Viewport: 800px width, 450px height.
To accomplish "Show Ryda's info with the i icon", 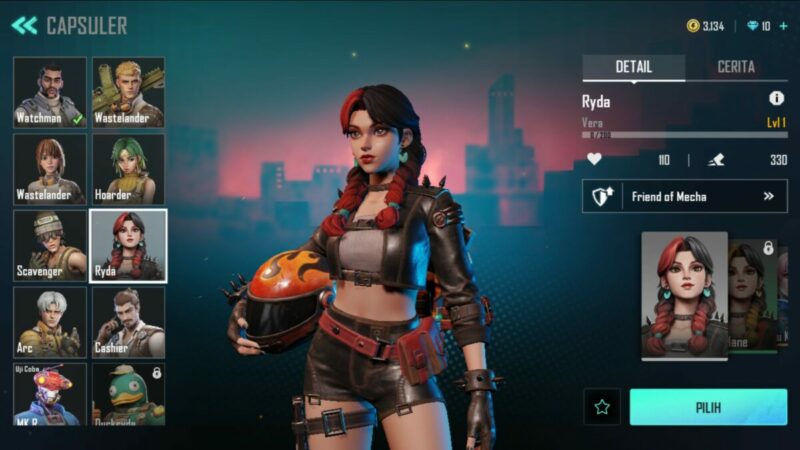I will coord(776,98).
